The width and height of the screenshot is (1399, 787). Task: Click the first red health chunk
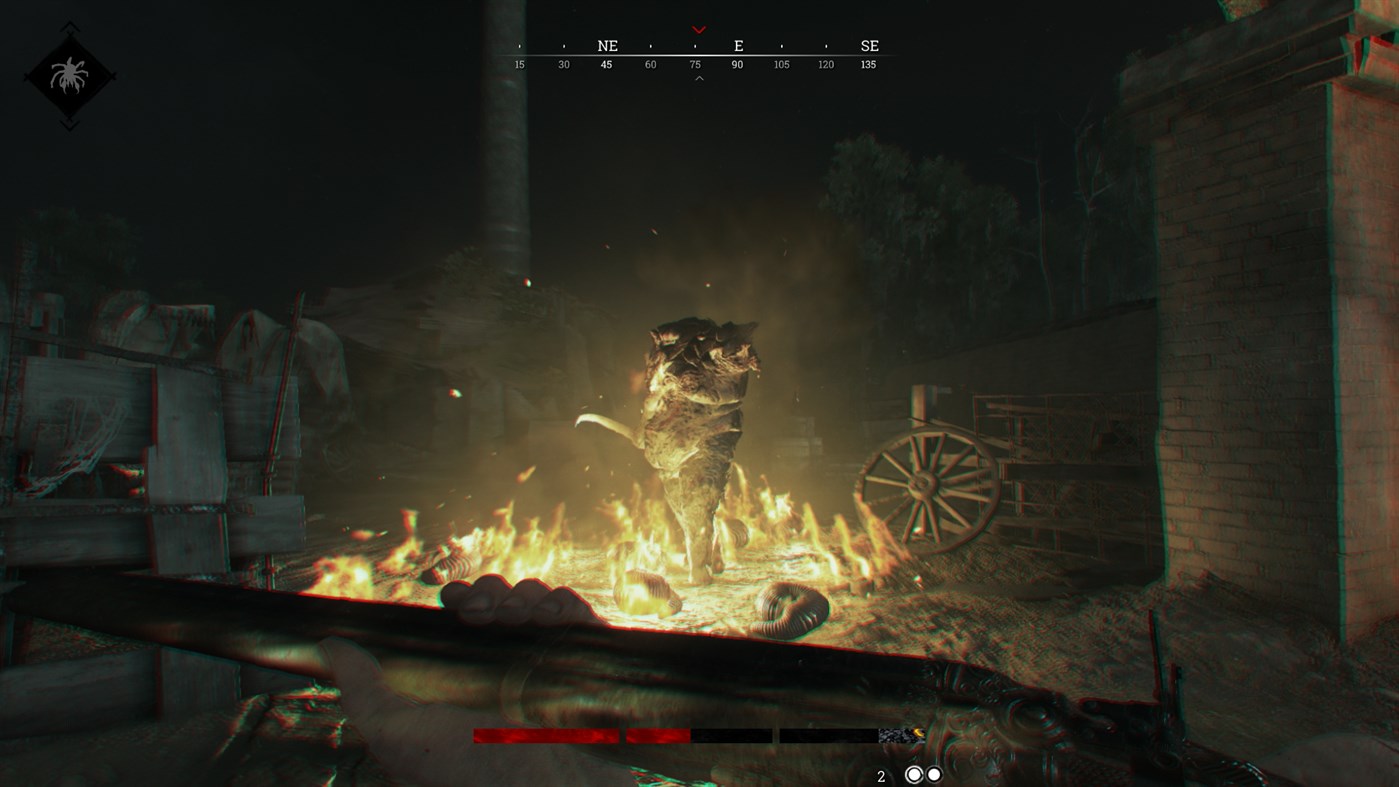click(546, 735)
